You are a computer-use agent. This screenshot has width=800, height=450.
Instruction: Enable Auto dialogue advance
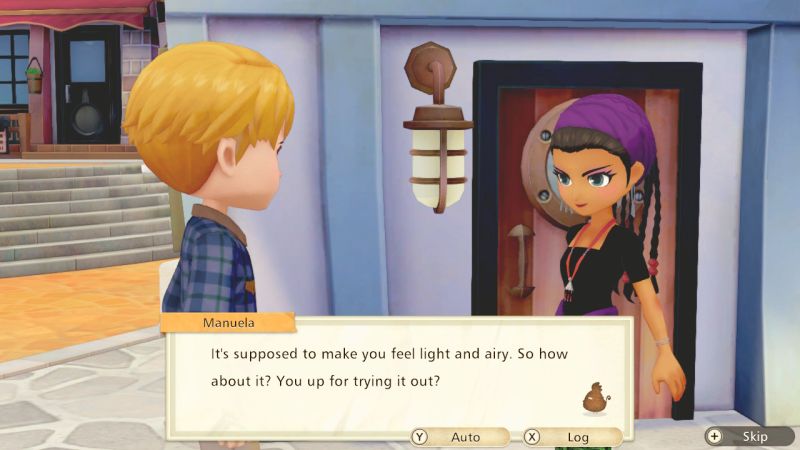coord(458,437)
